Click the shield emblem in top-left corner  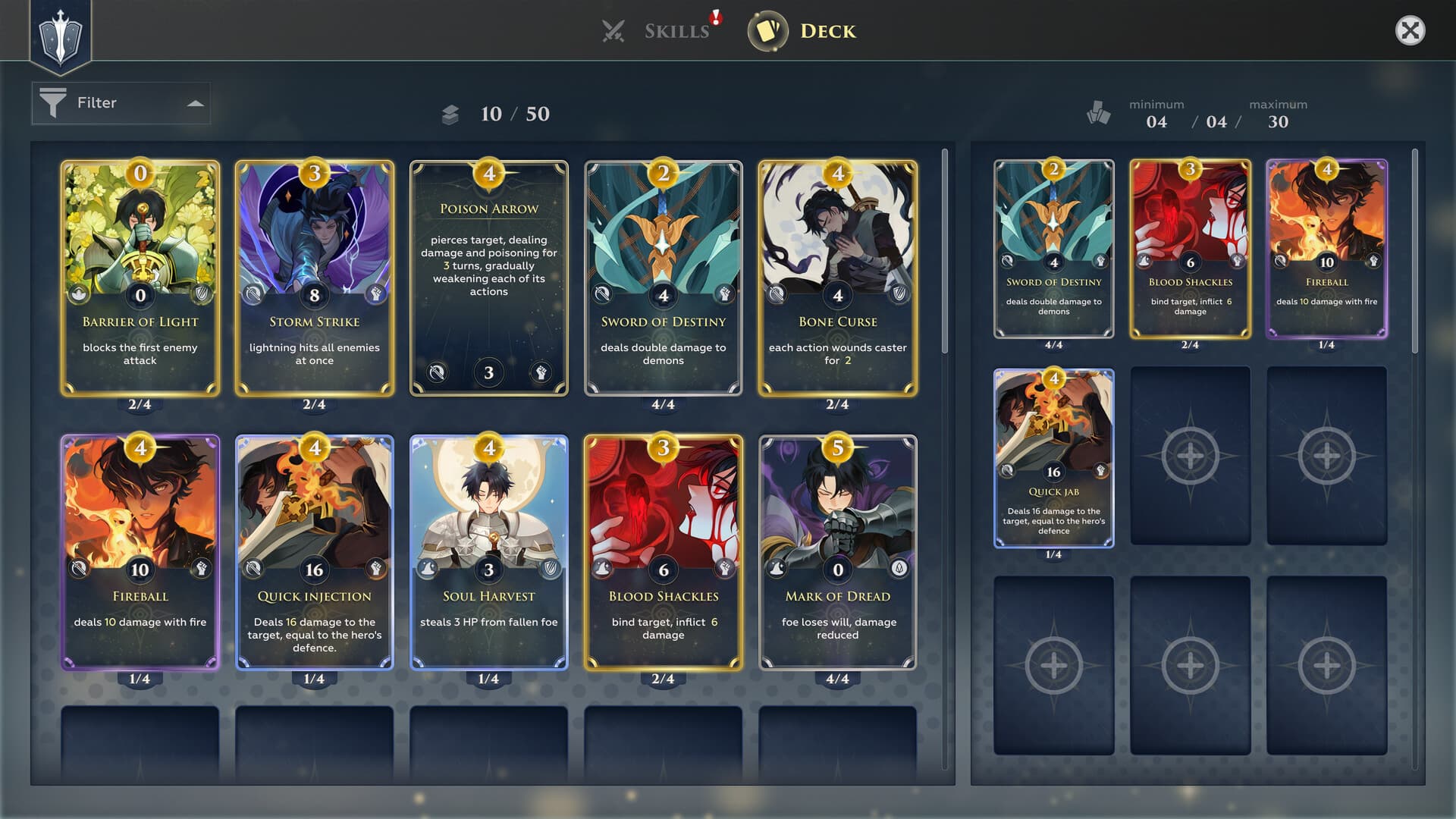[x=61, y=36]
